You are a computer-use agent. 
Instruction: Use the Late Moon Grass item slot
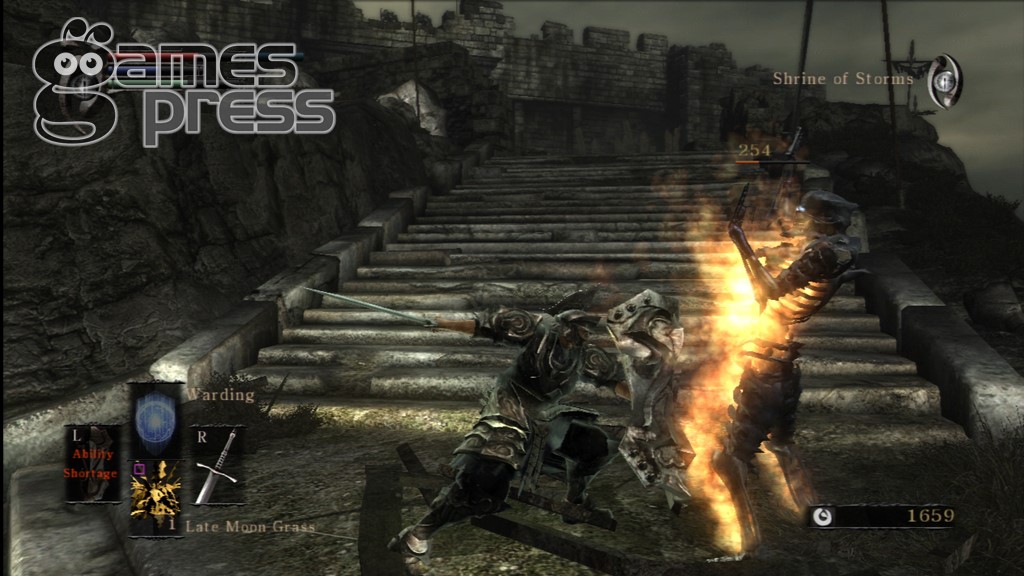coord(156,497)
